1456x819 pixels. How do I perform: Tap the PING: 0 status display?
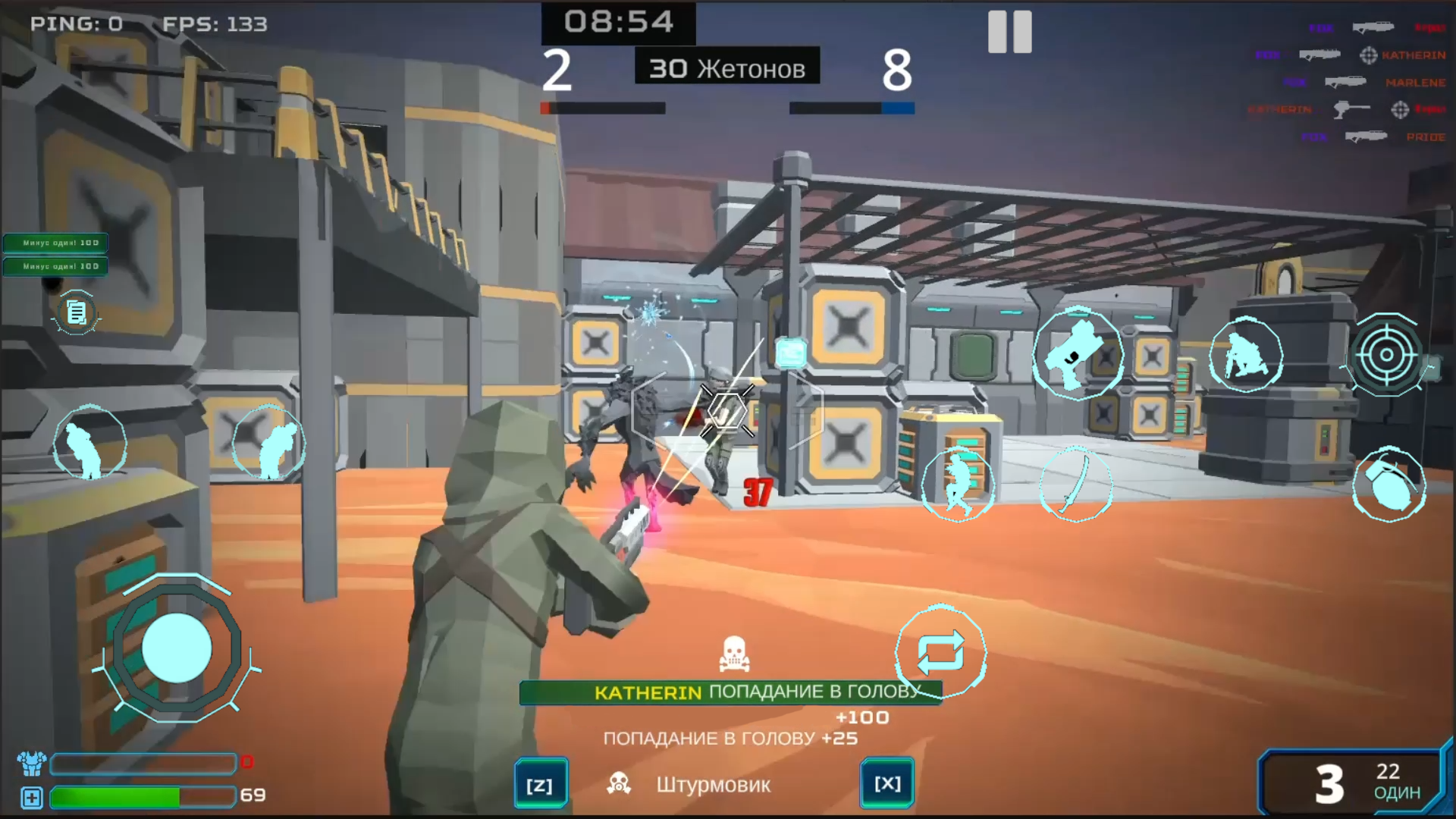point(74,24)
